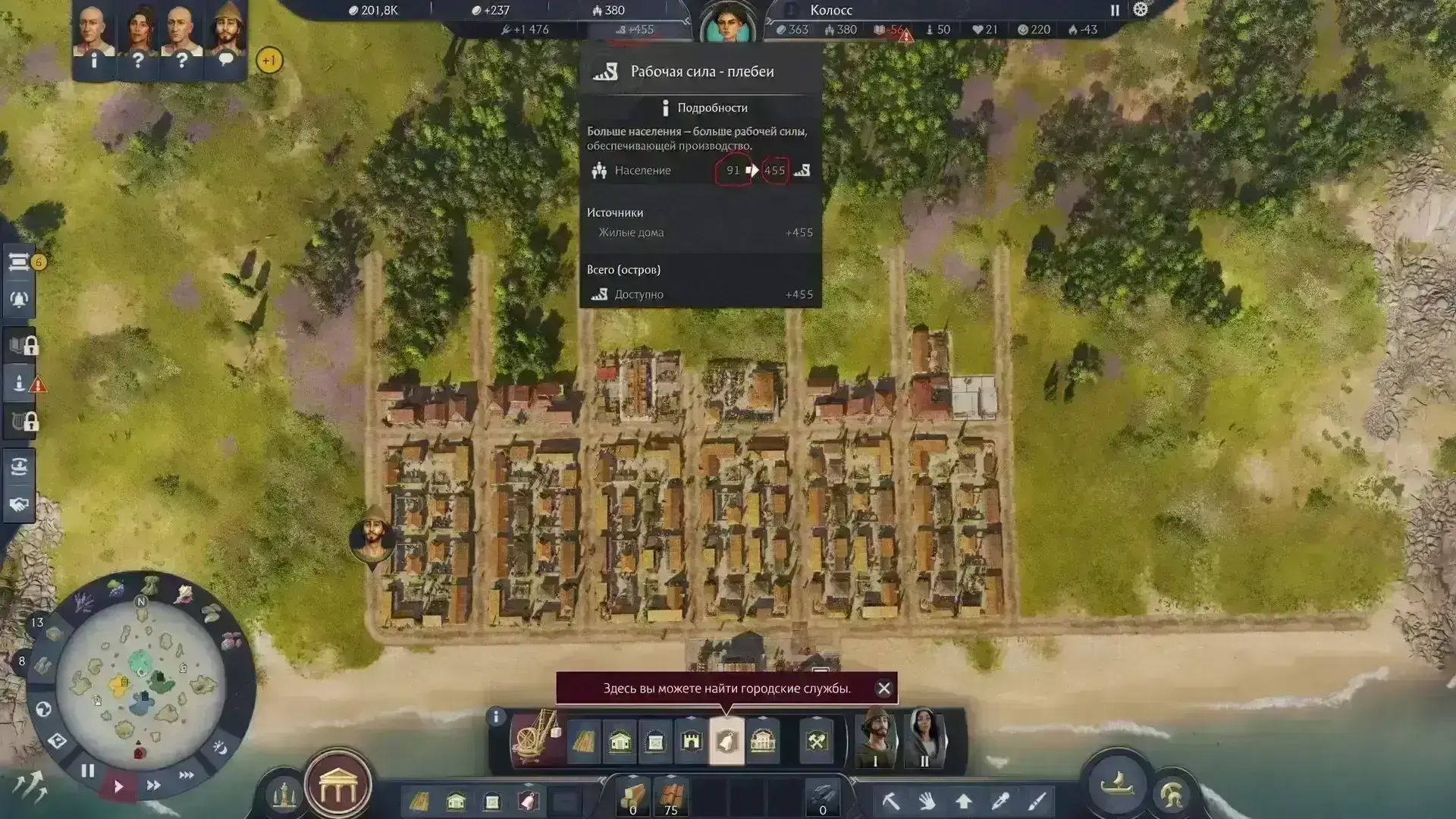Viewport: 1456px width, 819px height.
Task: Select the hand move tool
Action: click(x=927, y=801)
